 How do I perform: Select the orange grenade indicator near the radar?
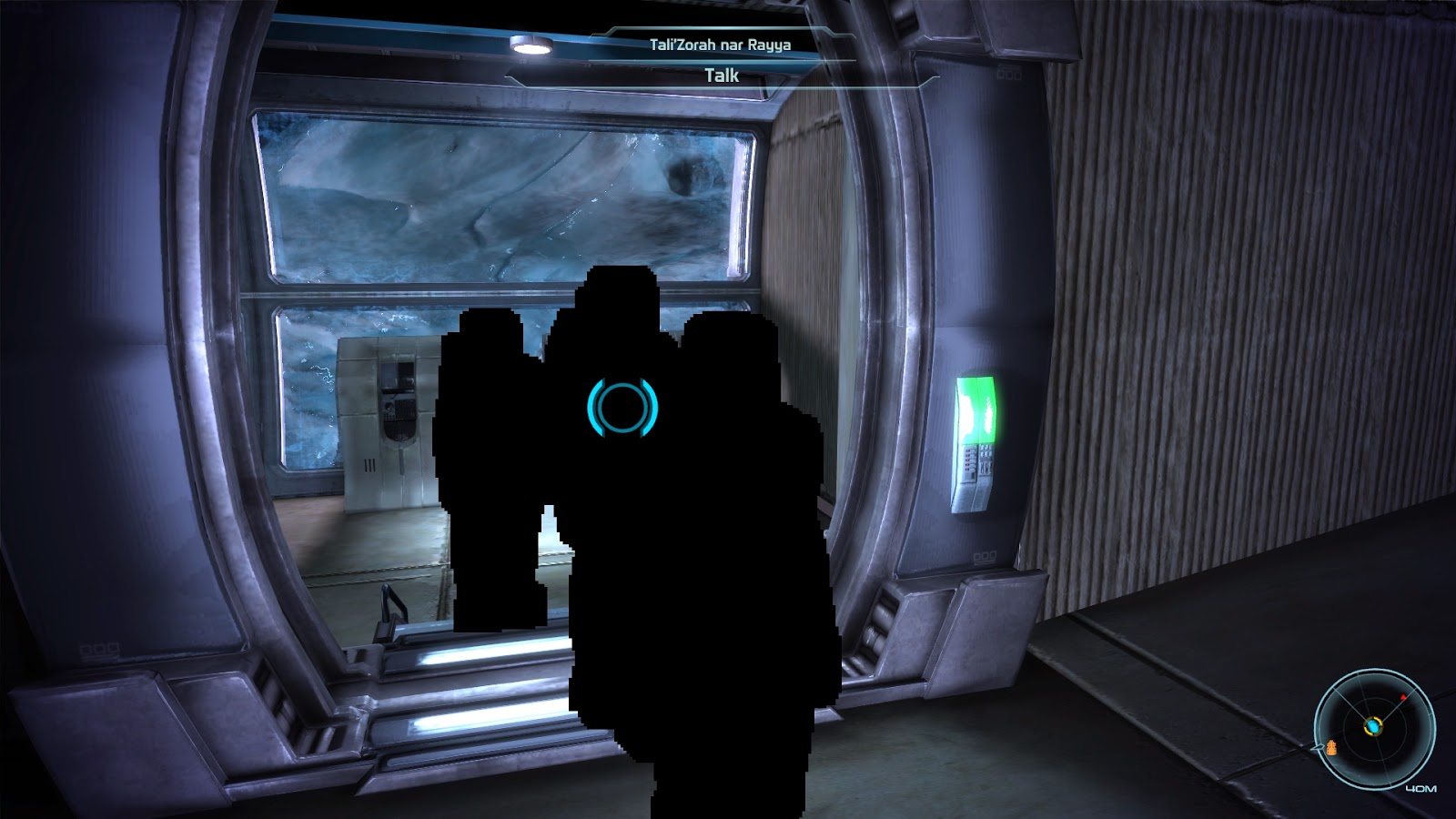click(x=1332, y=748)
